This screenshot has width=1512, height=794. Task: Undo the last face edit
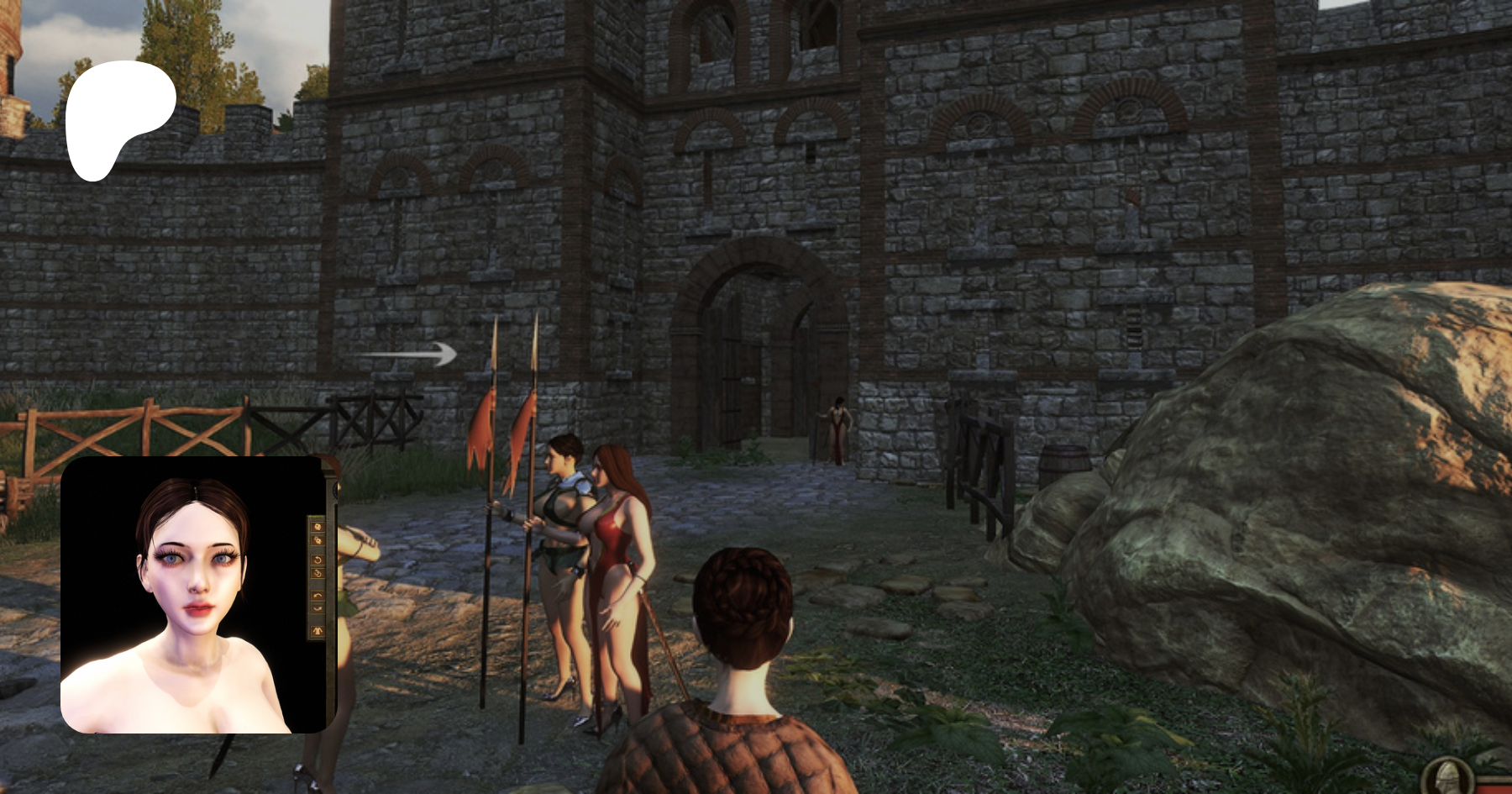pos(318,596)
